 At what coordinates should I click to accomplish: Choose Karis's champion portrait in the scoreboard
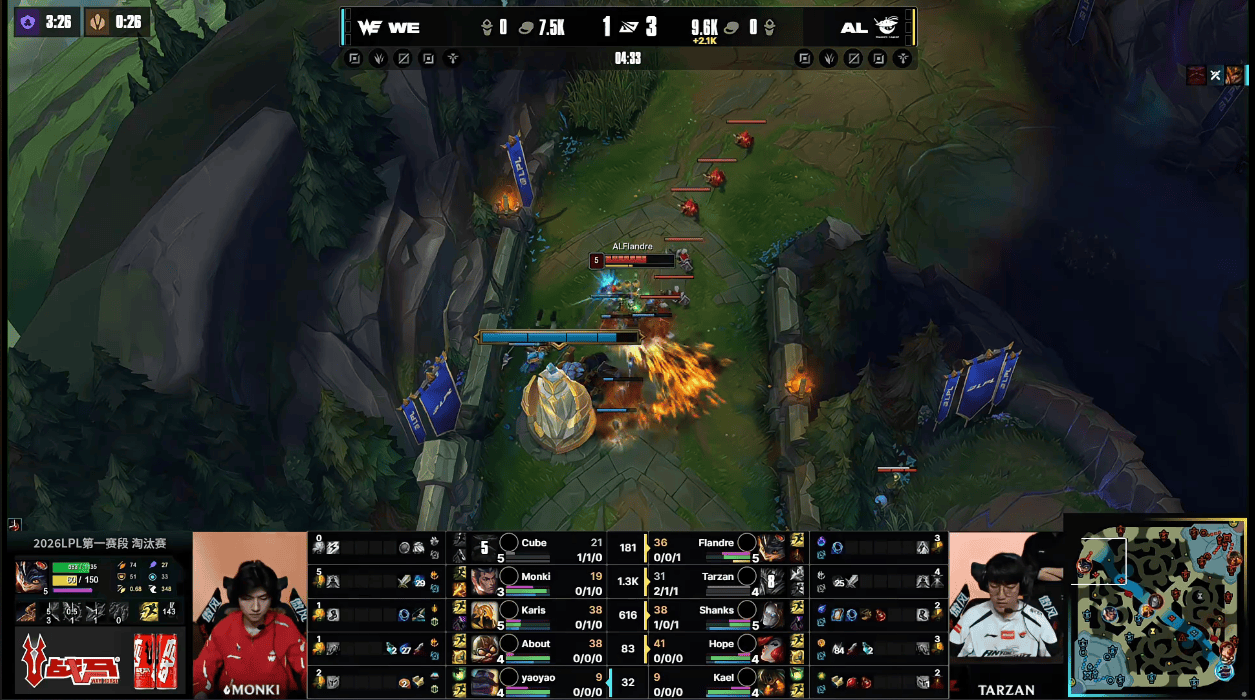(486, 615)
